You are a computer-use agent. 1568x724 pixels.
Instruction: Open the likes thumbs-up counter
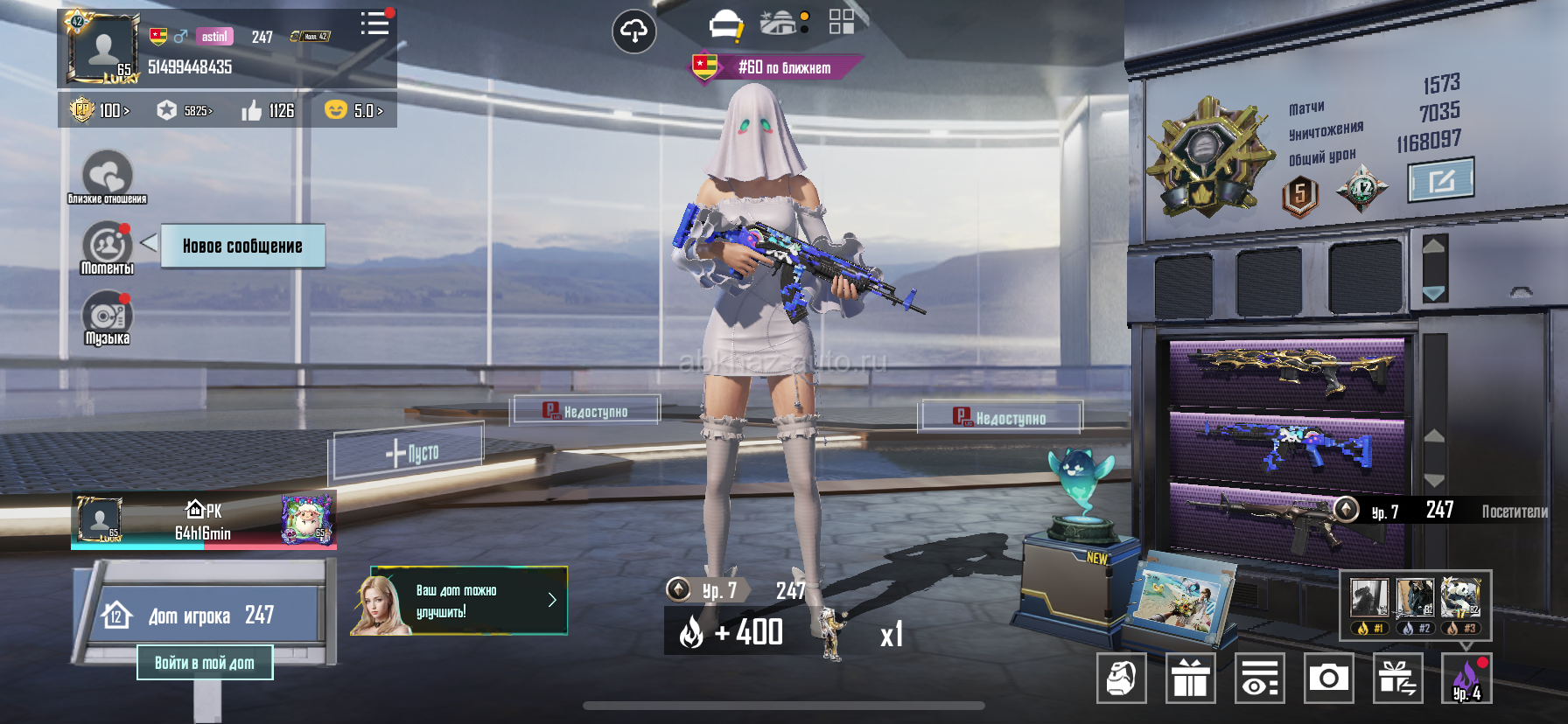click(x=268, y=111)
